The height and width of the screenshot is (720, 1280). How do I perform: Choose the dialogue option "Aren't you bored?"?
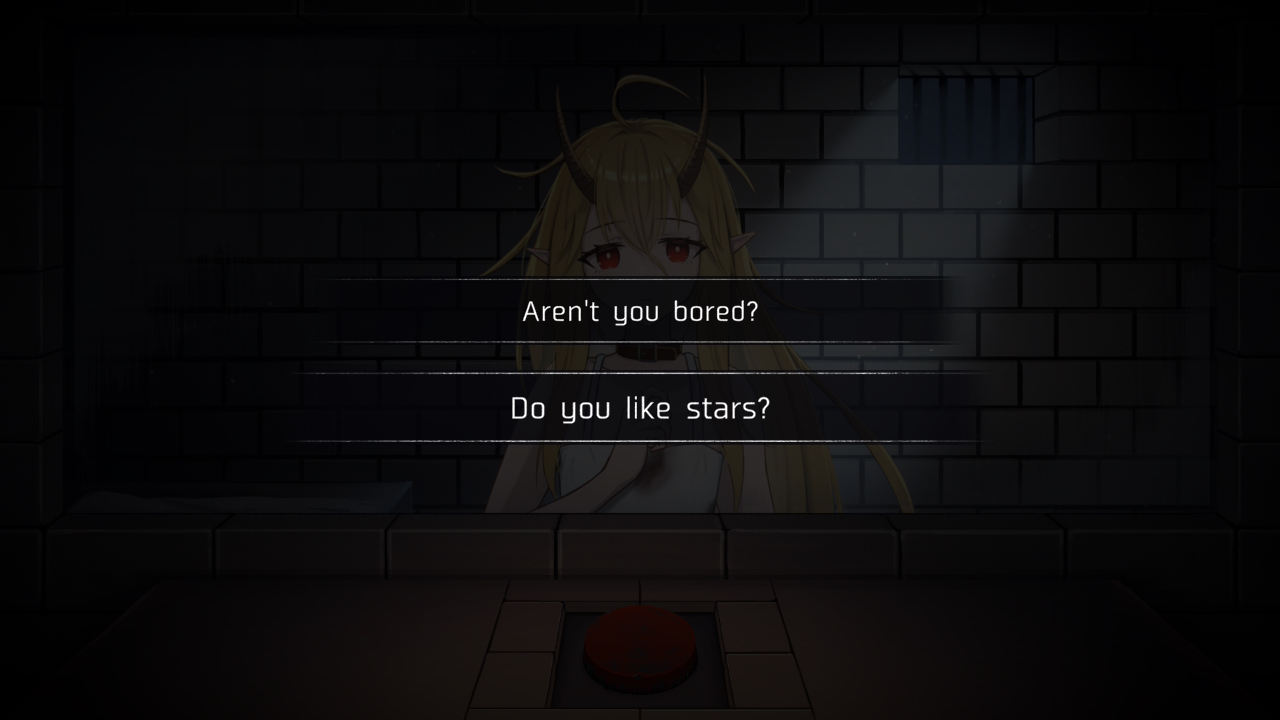point(639,311)
